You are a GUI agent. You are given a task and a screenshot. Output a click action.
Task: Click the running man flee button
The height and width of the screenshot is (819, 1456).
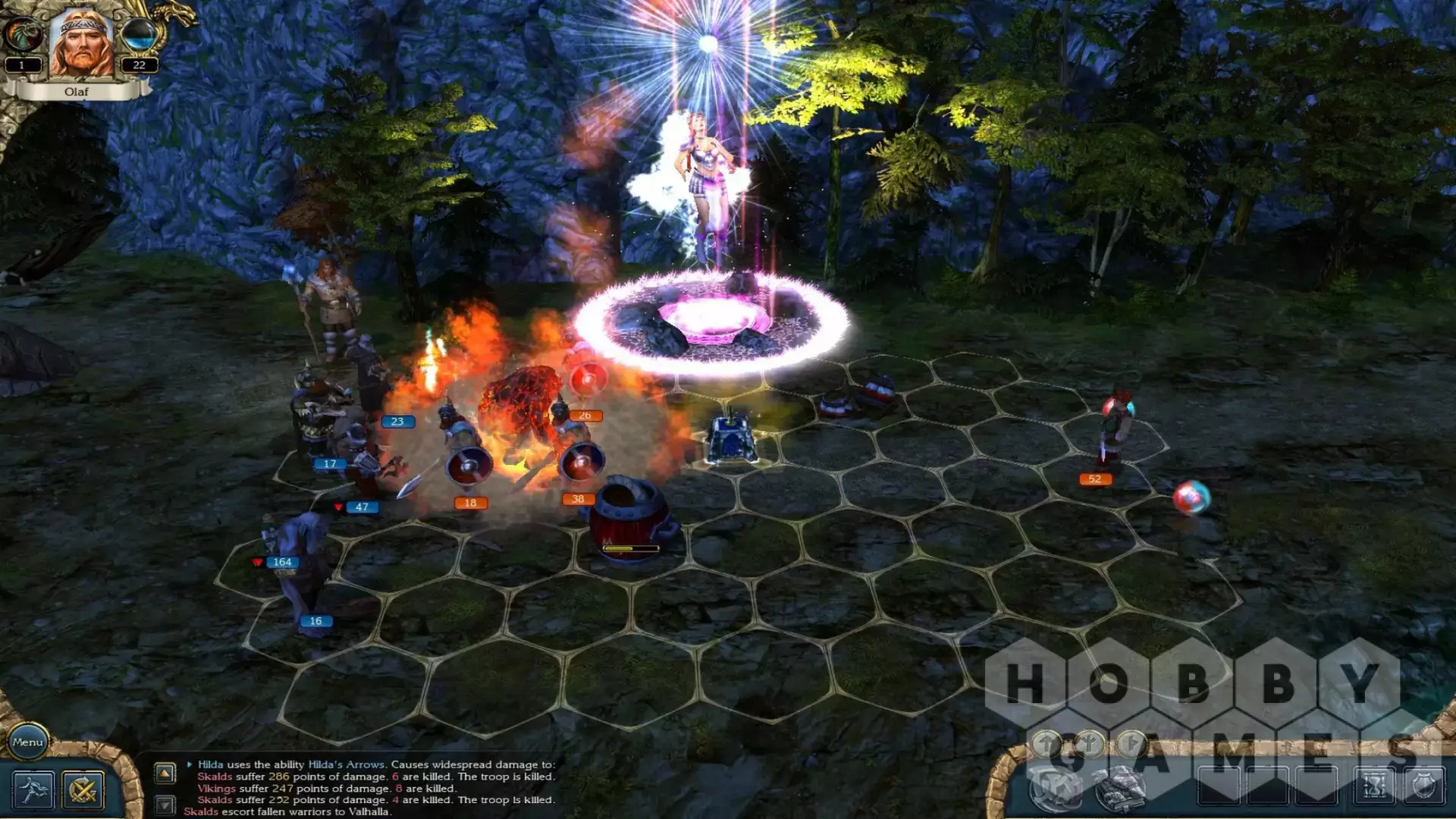point(33,790)
